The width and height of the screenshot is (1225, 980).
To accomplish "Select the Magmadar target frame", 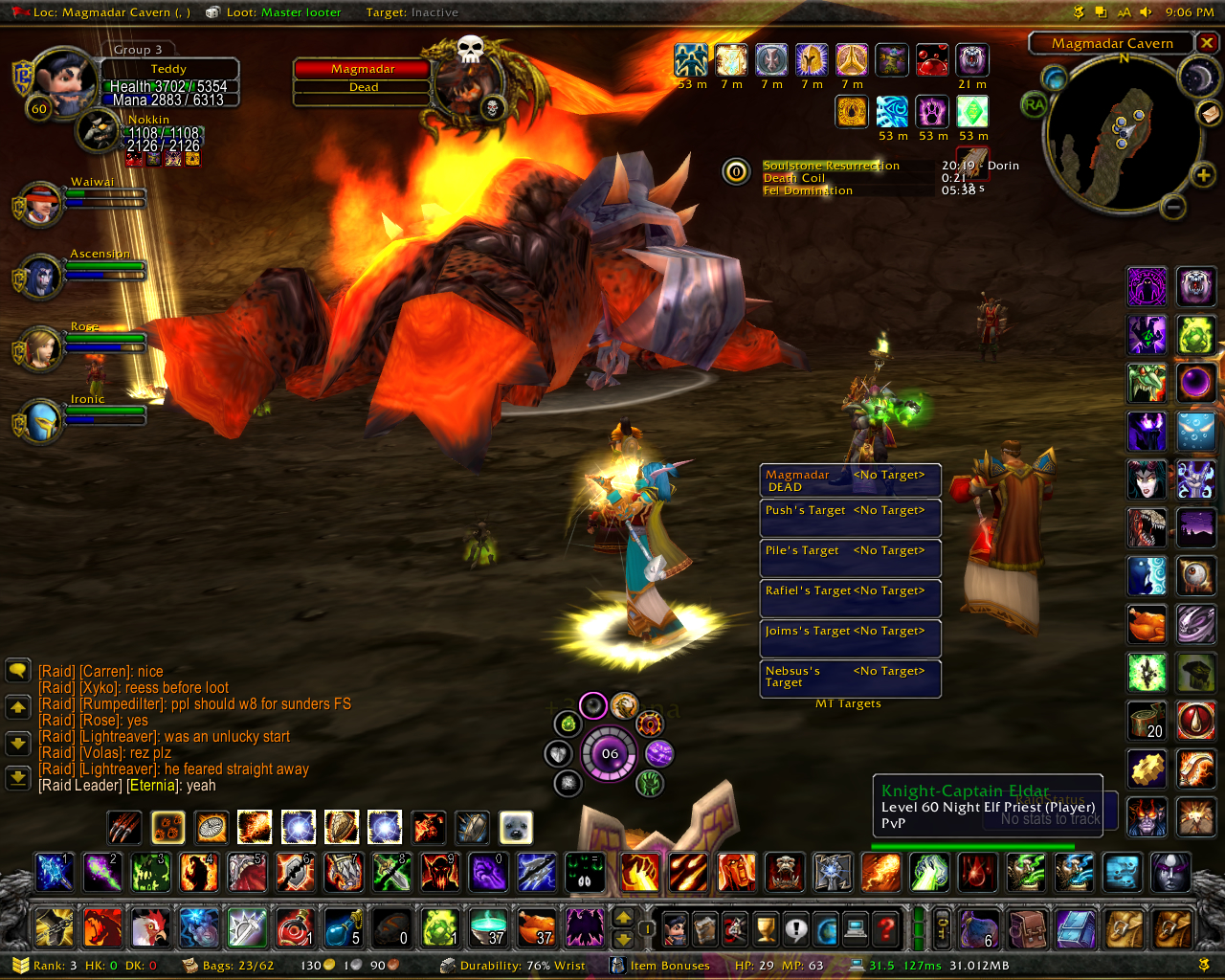I will (x=363, y=78).
